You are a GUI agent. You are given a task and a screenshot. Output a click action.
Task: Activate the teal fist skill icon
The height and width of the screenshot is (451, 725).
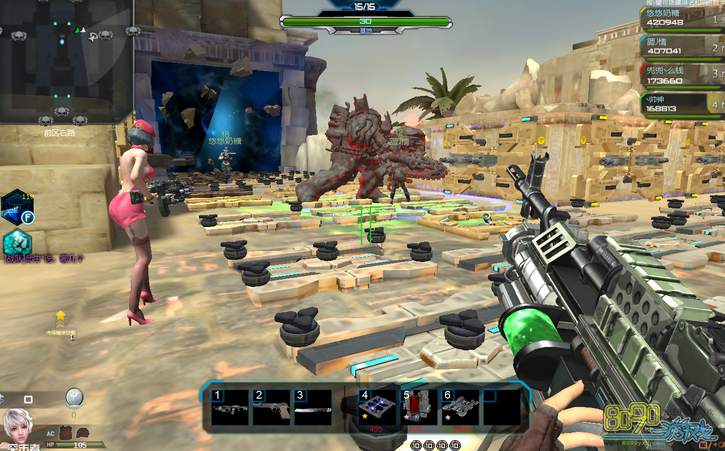(x=16, y=243)
